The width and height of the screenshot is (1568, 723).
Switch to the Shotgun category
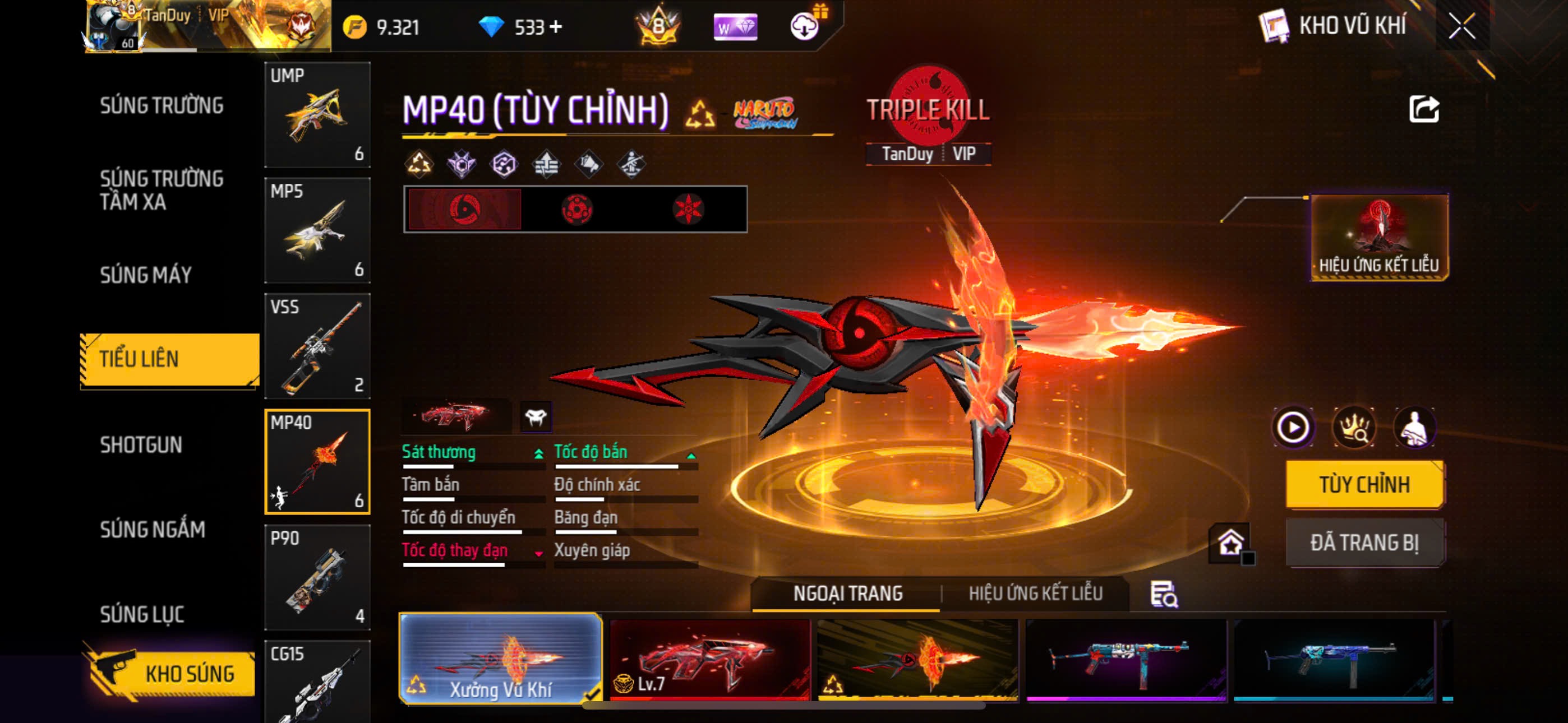tap(141, 445)
